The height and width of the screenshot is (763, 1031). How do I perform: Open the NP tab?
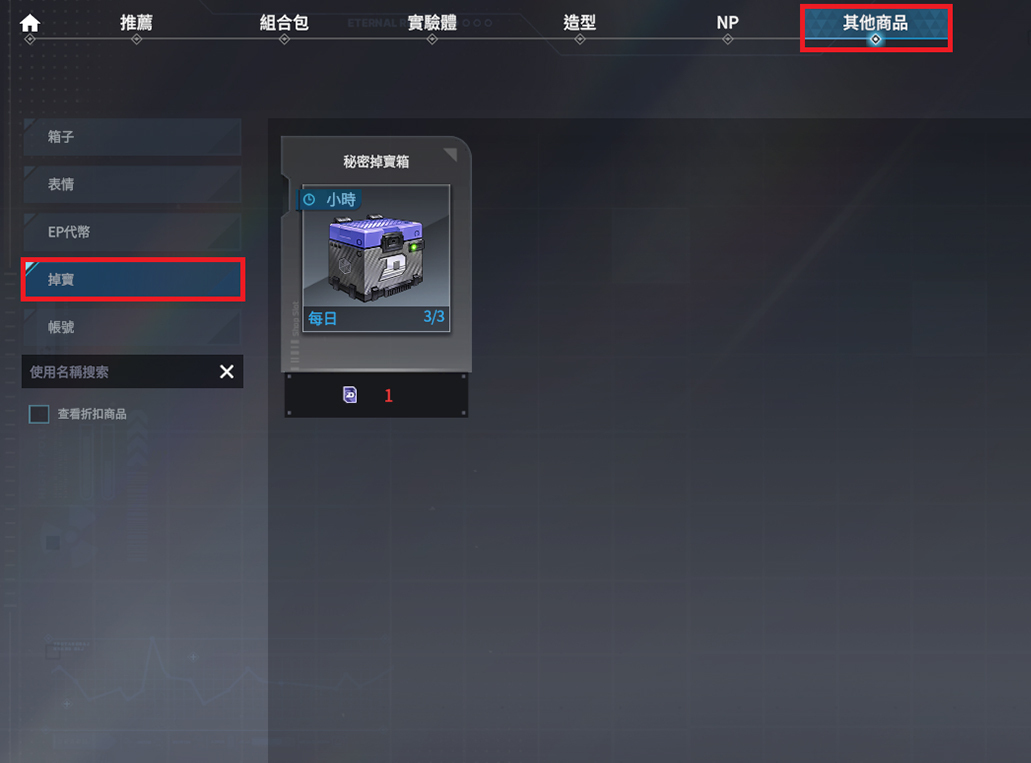click(x=727, y=23)
